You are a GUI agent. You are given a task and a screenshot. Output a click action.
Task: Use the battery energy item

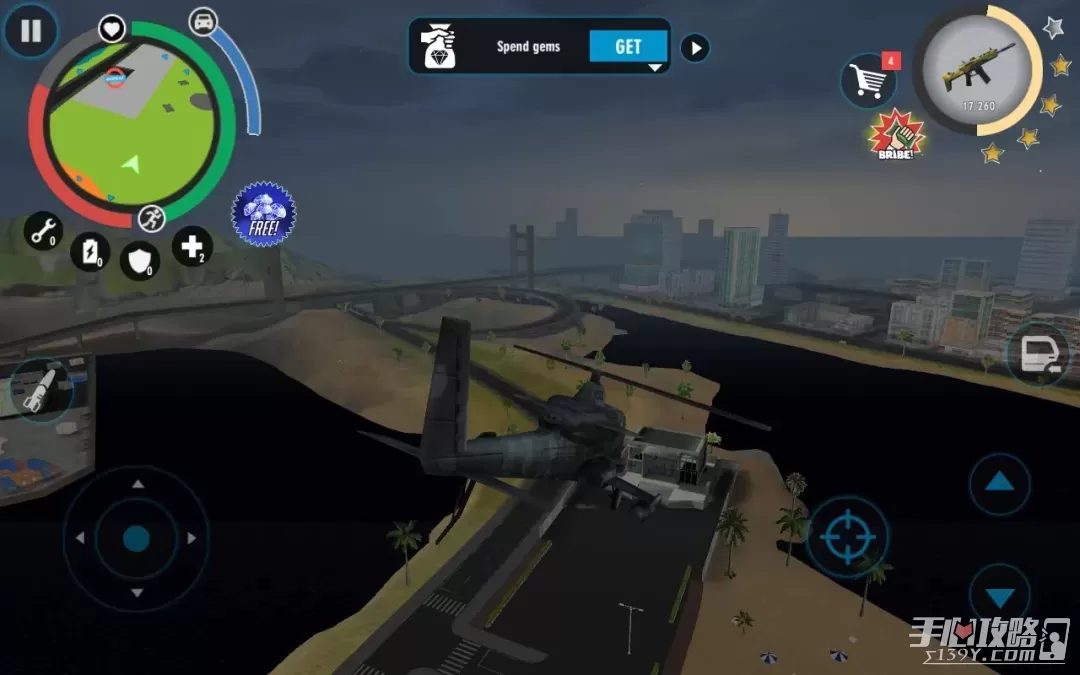click(91, 251)
